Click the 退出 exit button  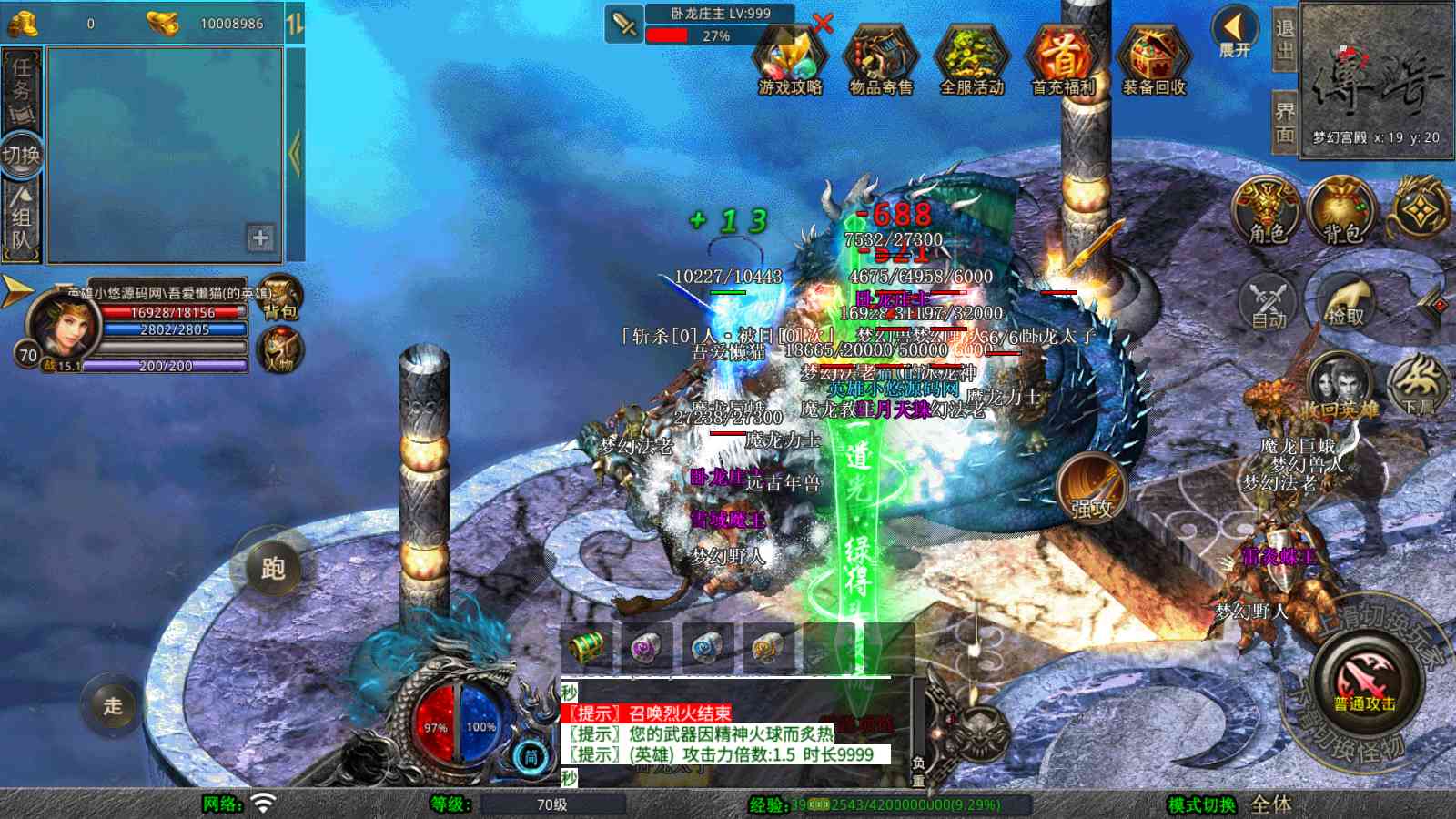point(1284,40)
